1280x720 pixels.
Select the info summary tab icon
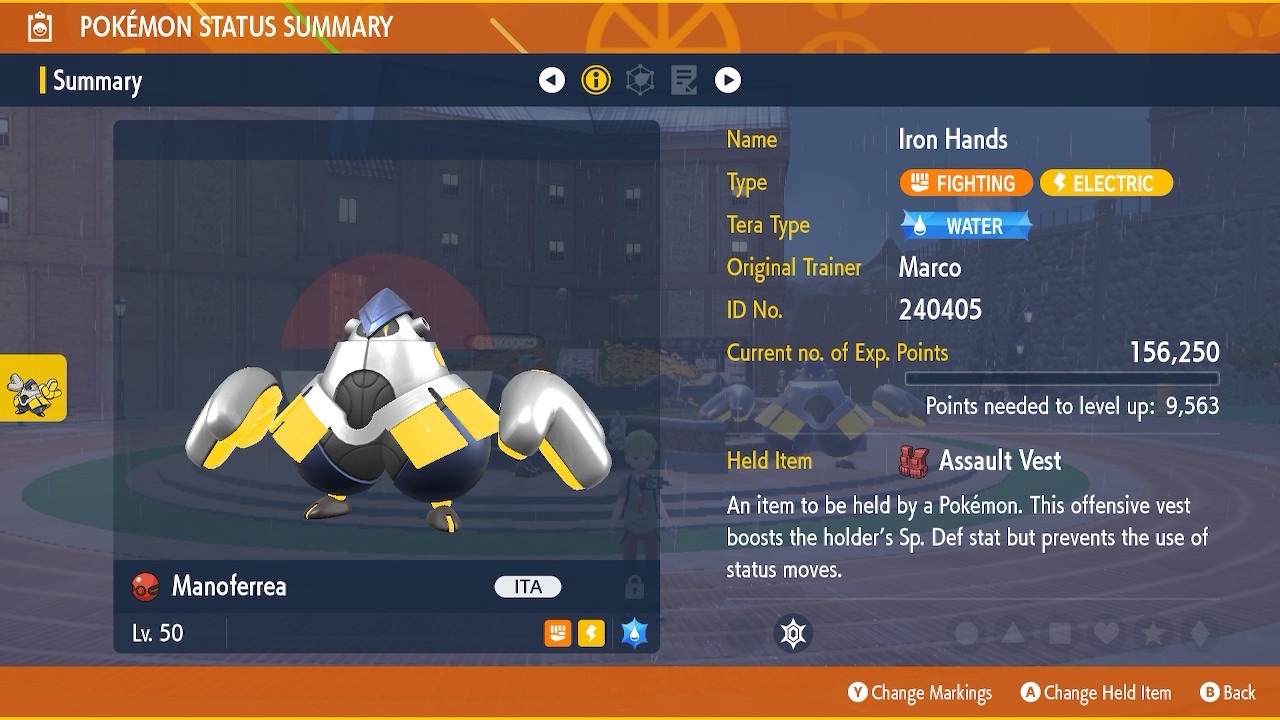(596, 80)
